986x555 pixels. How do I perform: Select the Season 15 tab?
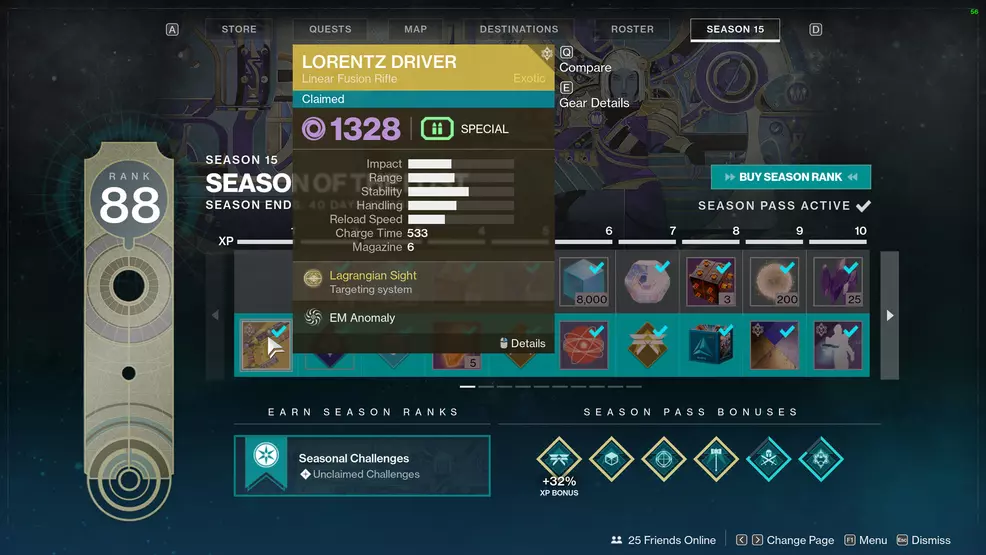point(735,30)
